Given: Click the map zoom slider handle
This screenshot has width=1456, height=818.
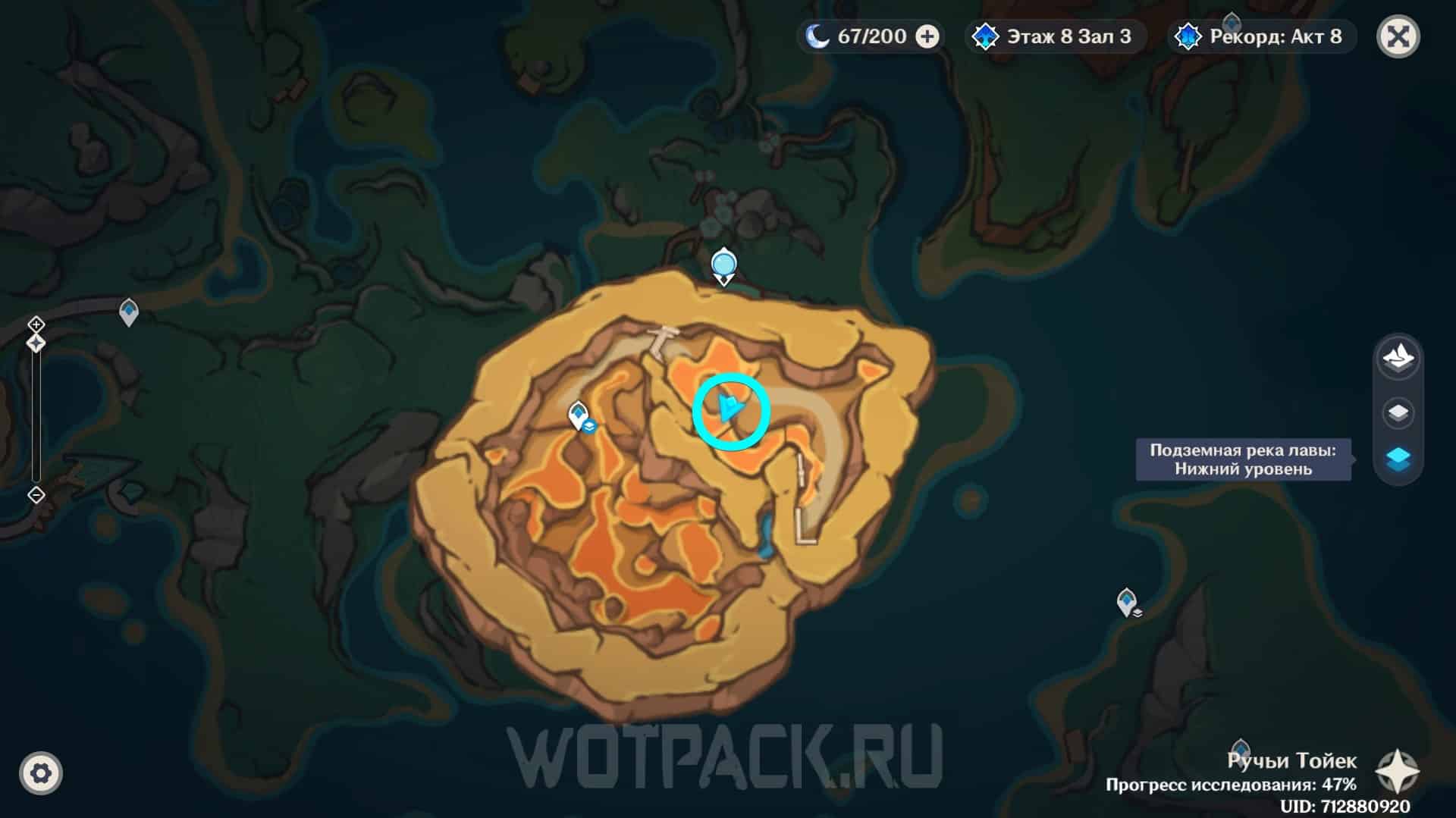Looking at the screenshot, I should tap(36, 343).
